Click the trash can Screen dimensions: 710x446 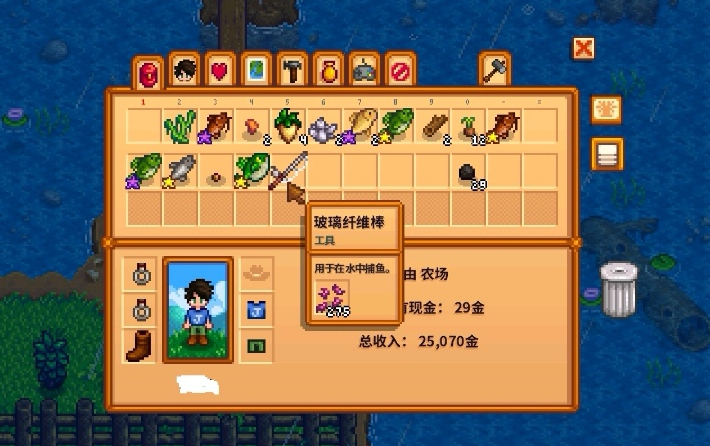point(618,289)
